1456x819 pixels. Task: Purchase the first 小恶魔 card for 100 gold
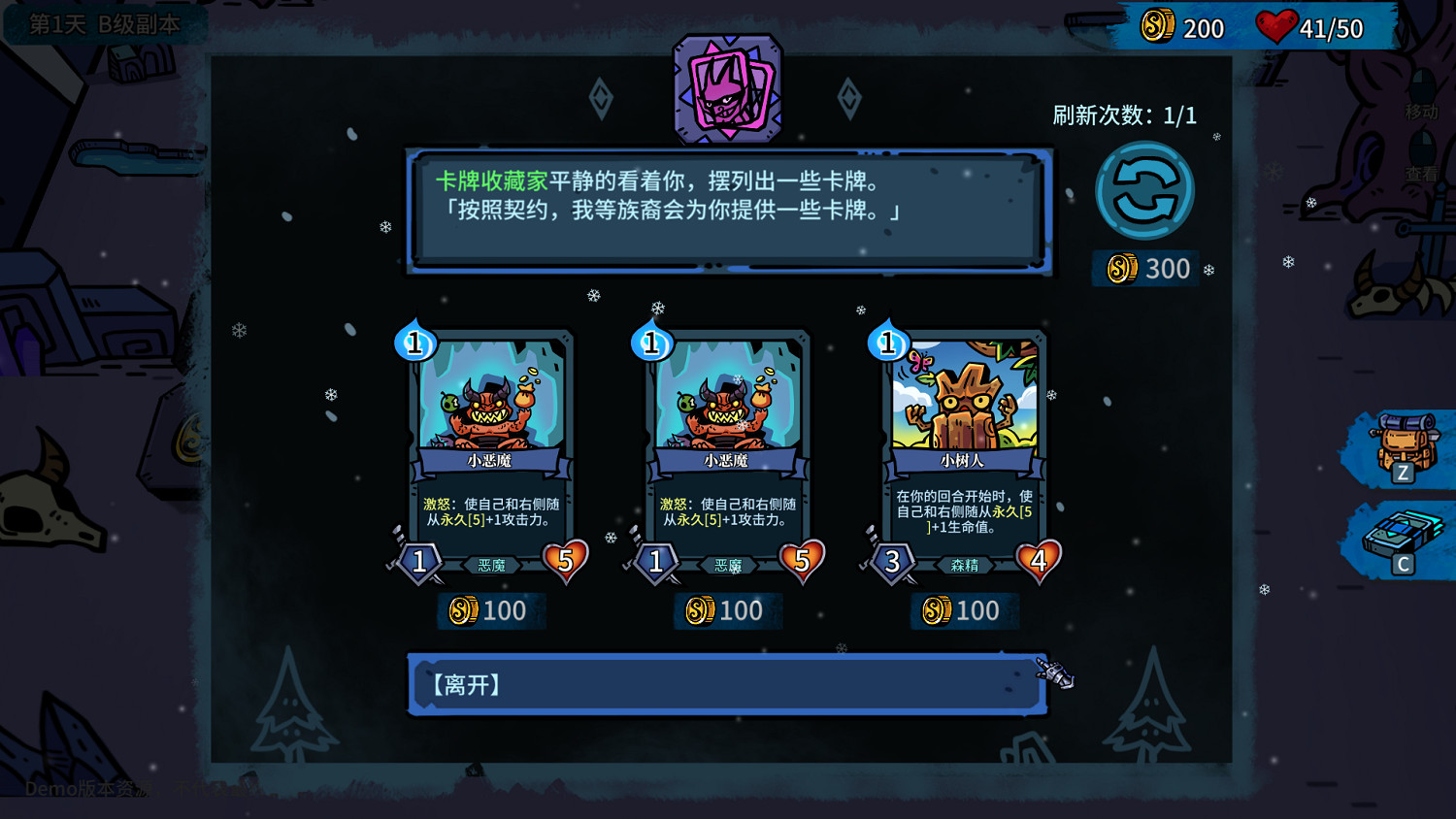(491, 610)
